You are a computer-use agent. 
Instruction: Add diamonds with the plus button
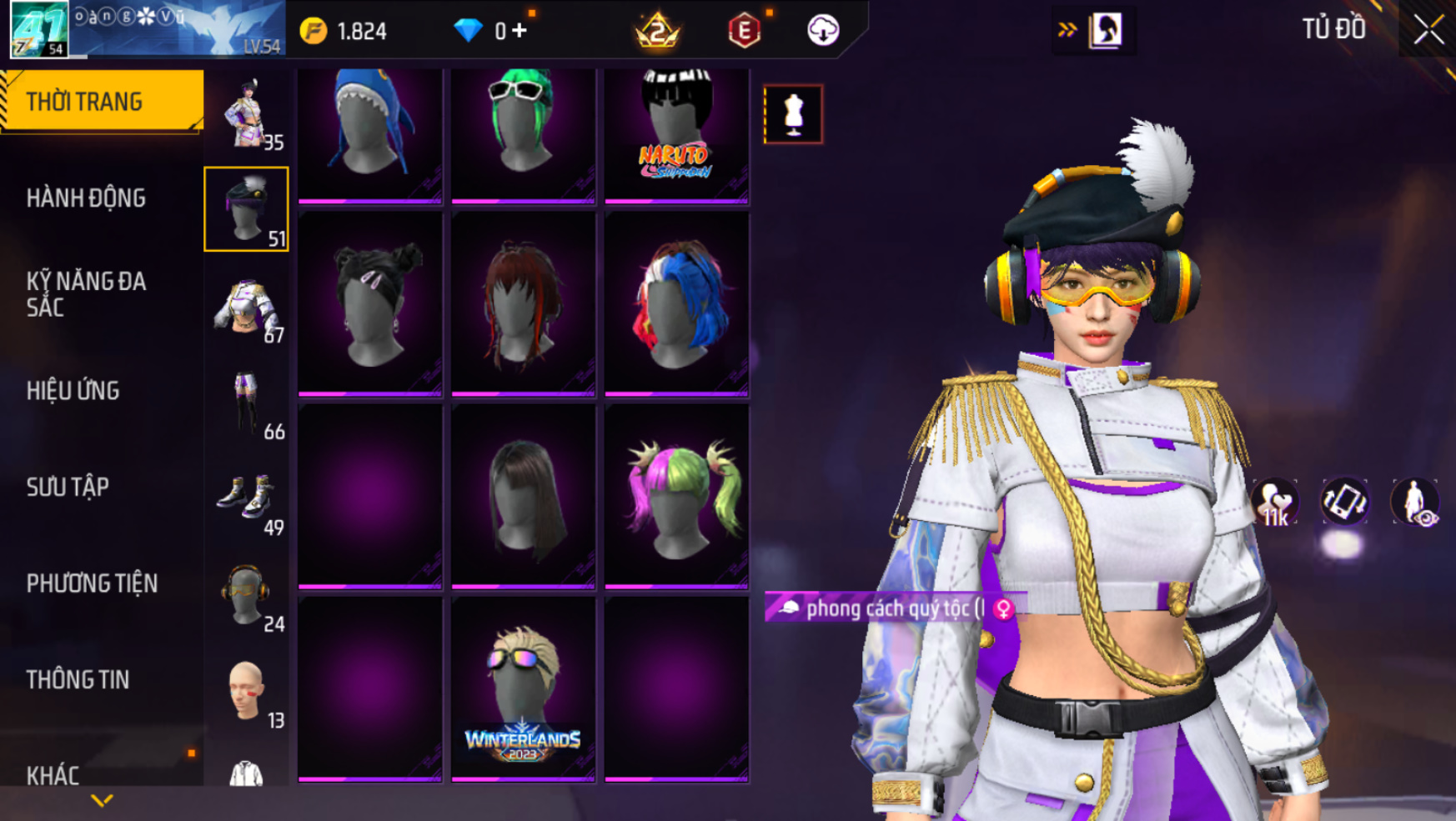pyautogui.click(x=520, y=31)
